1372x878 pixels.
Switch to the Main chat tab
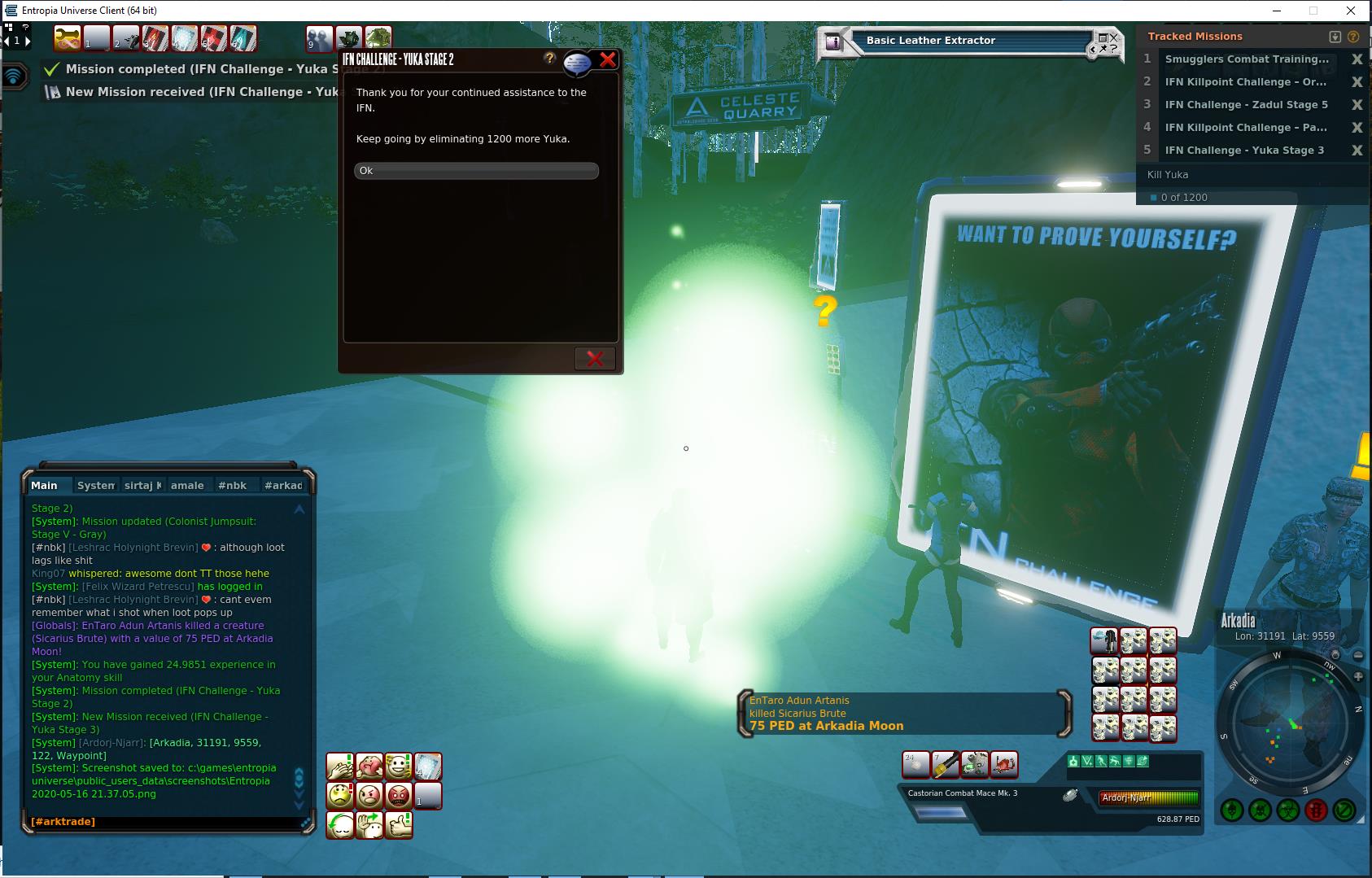[x=45, y=486]
